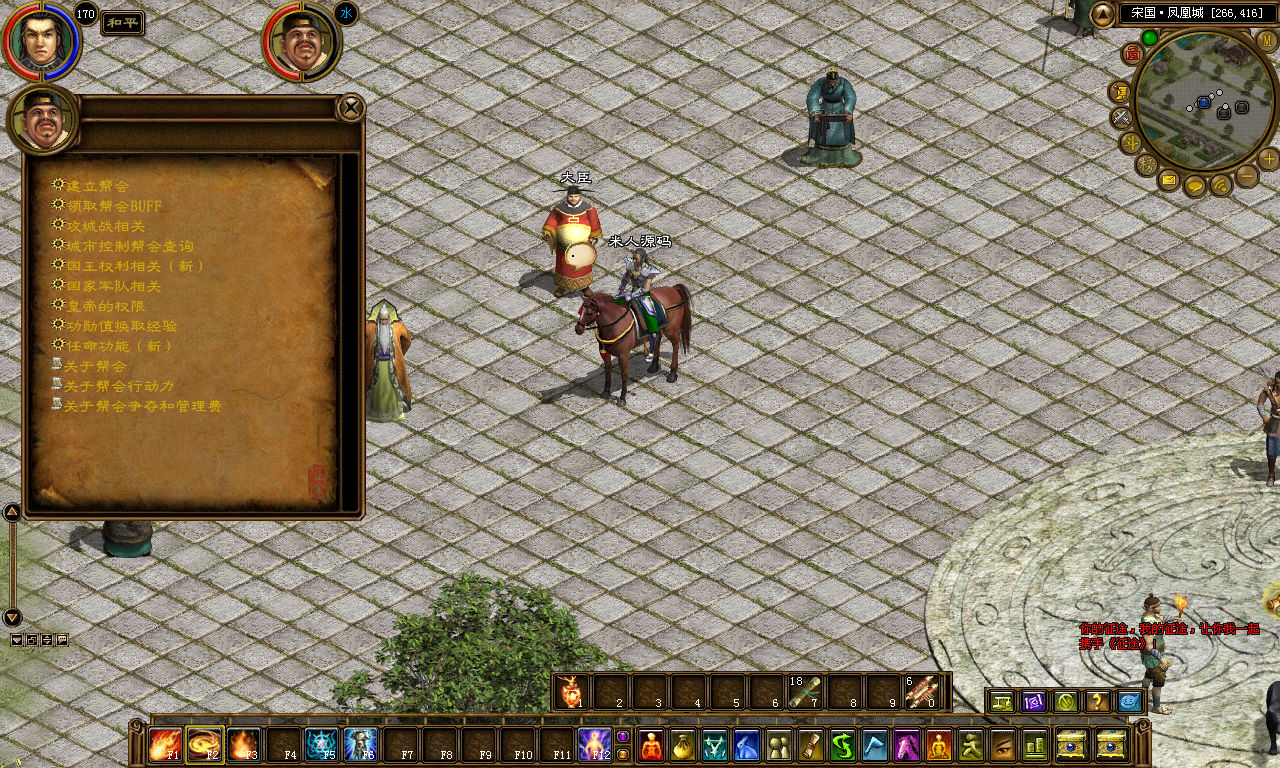Open the 攻城战相关 topic

point(106,226)
